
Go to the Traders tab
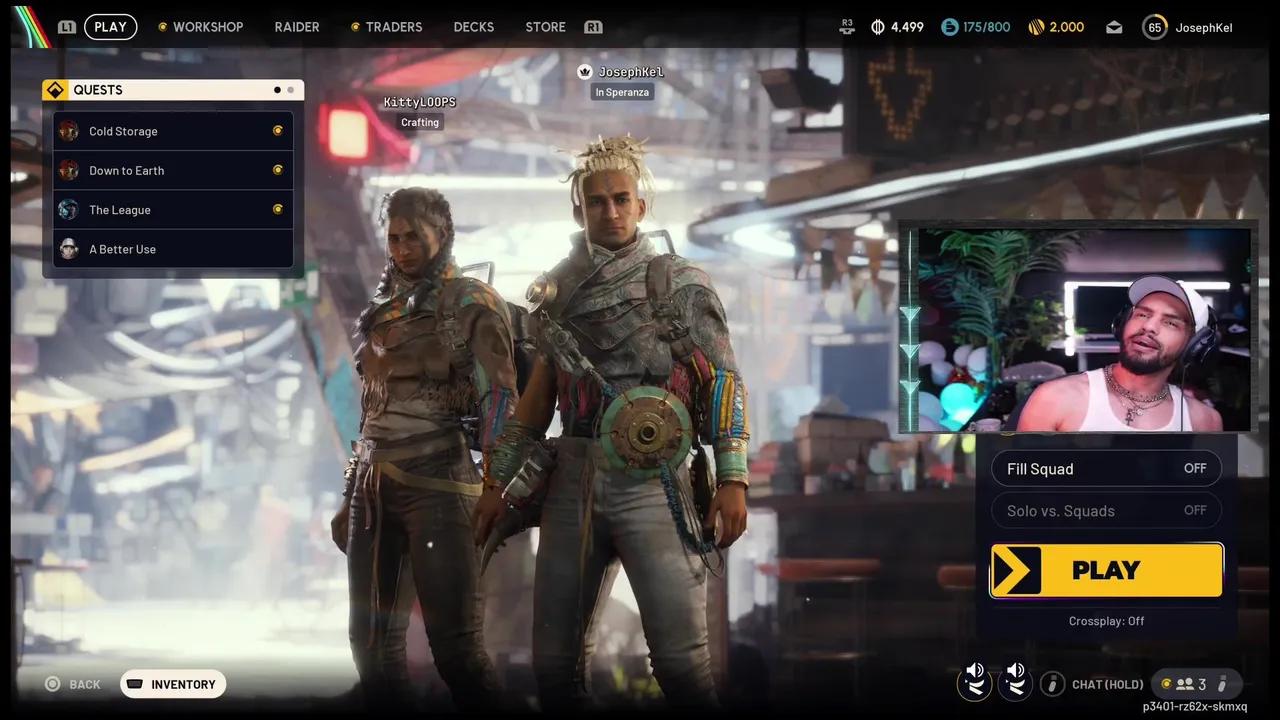click(393, 27)
